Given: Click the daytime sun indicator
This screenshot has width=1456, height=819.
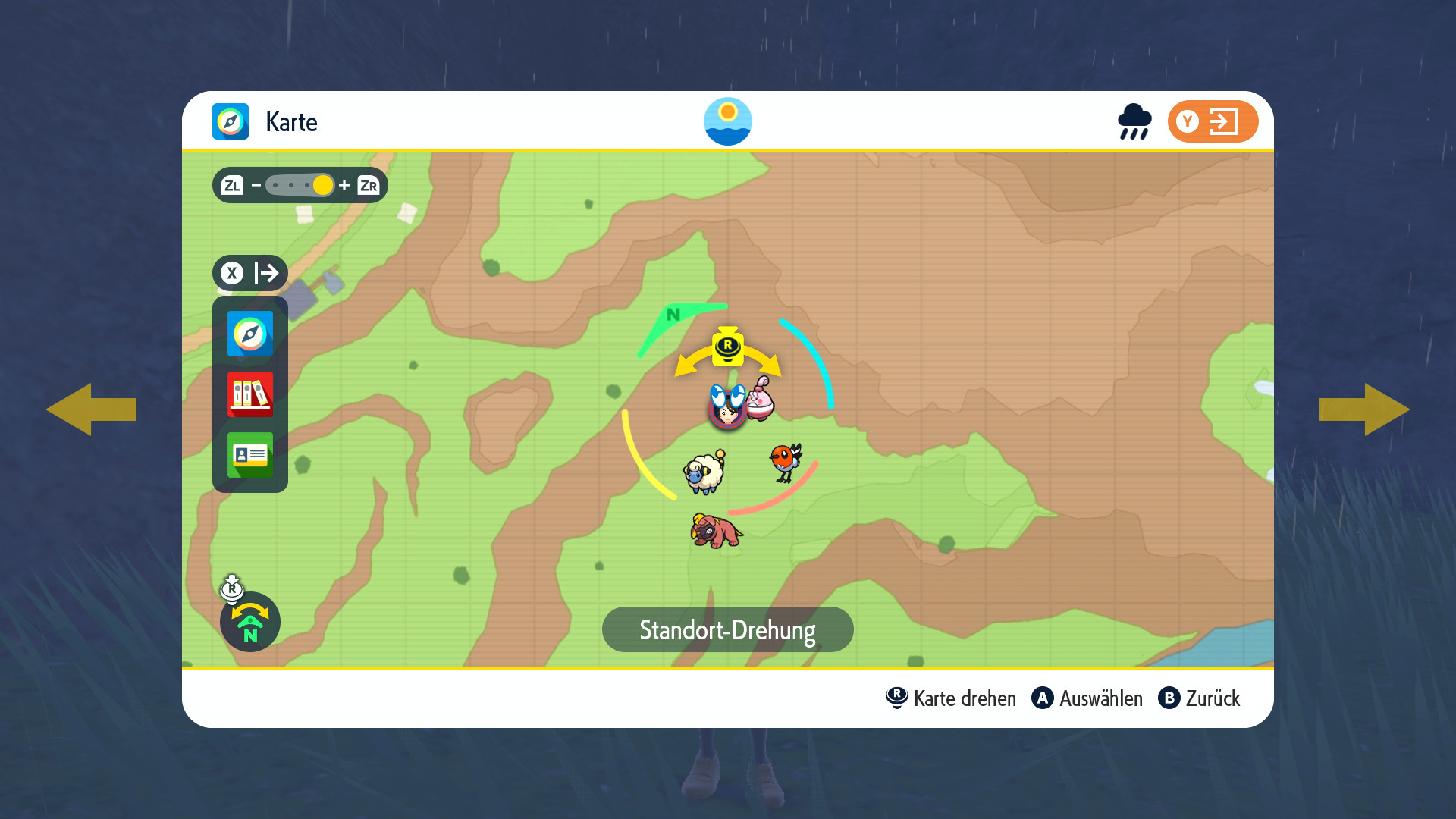Looking at the screenshot, I should pos(727,121).
